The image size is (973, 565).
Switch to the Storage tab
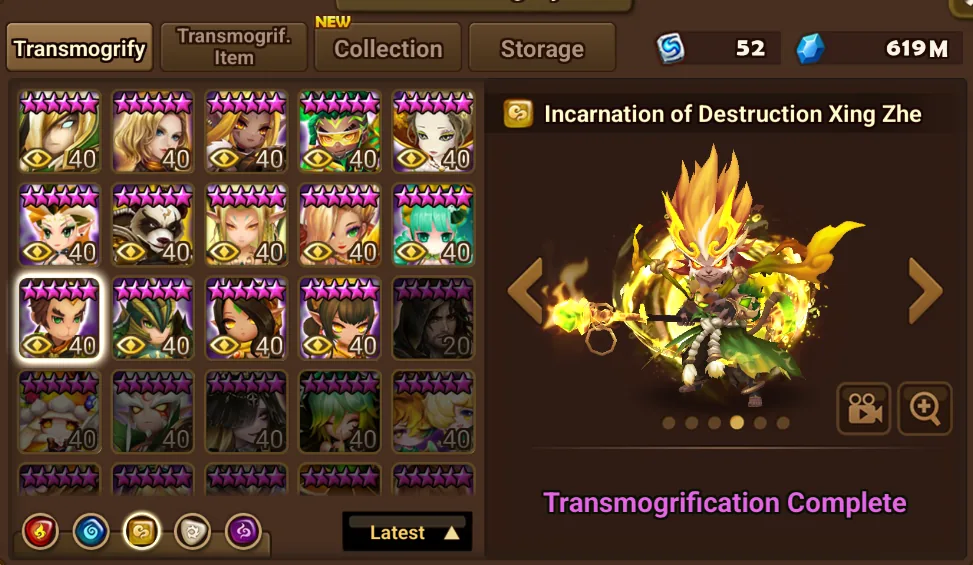[x=541, y=49]
